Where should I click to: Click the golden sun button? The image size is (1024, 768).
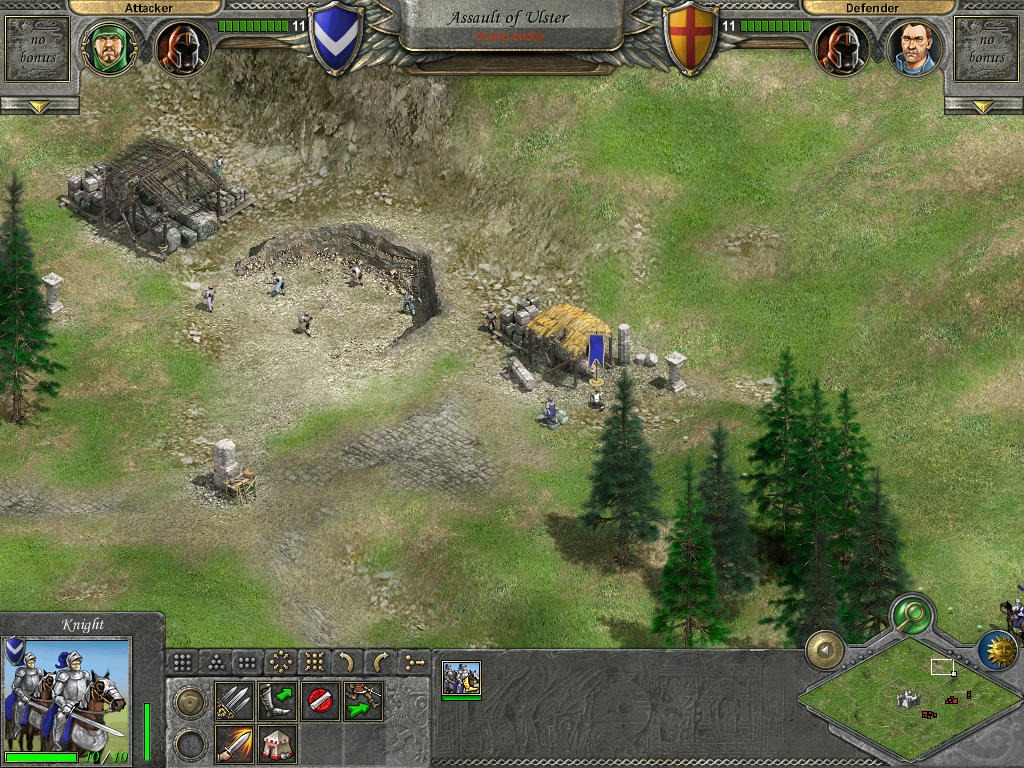pos(996,649)
